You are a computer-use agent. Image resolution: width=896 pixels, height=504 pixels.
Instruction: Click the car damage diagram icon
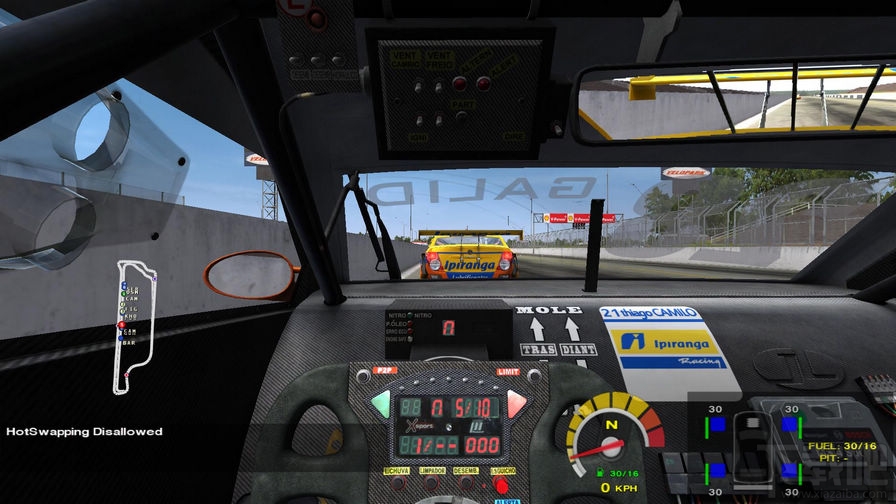[751, 447]
